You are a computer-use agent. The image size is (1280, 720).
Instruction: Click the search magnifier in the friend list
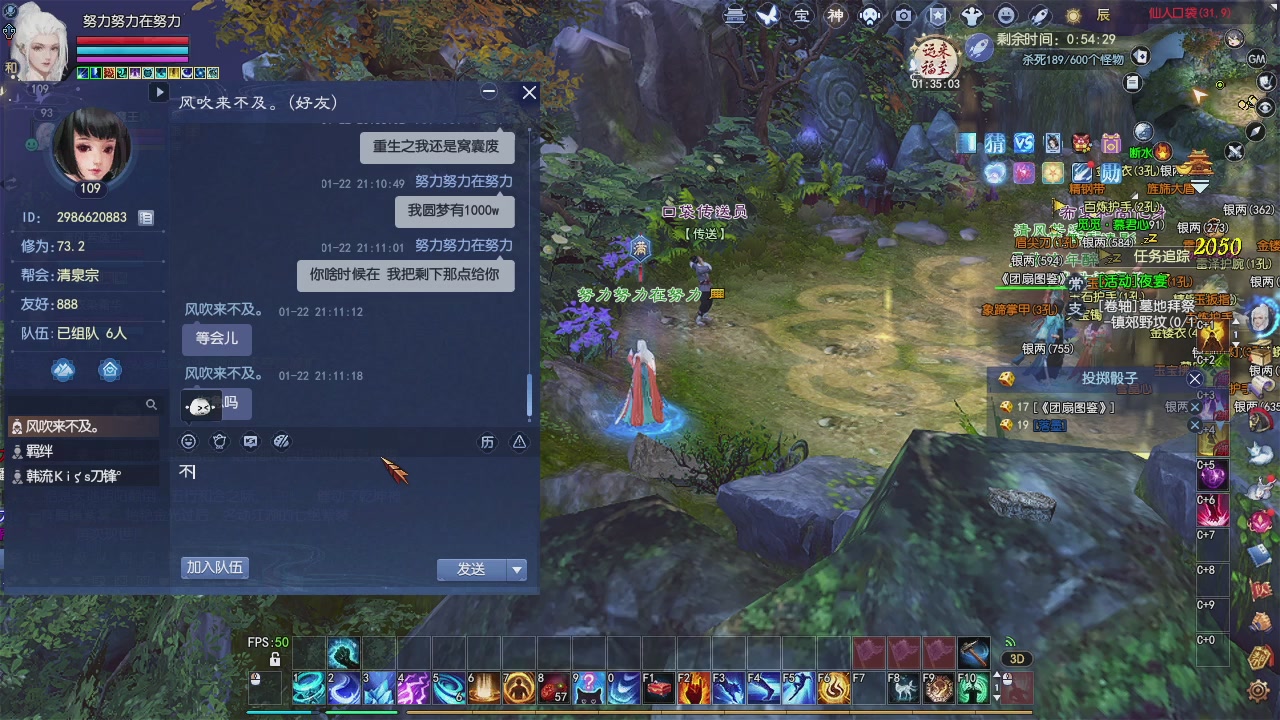150,405
